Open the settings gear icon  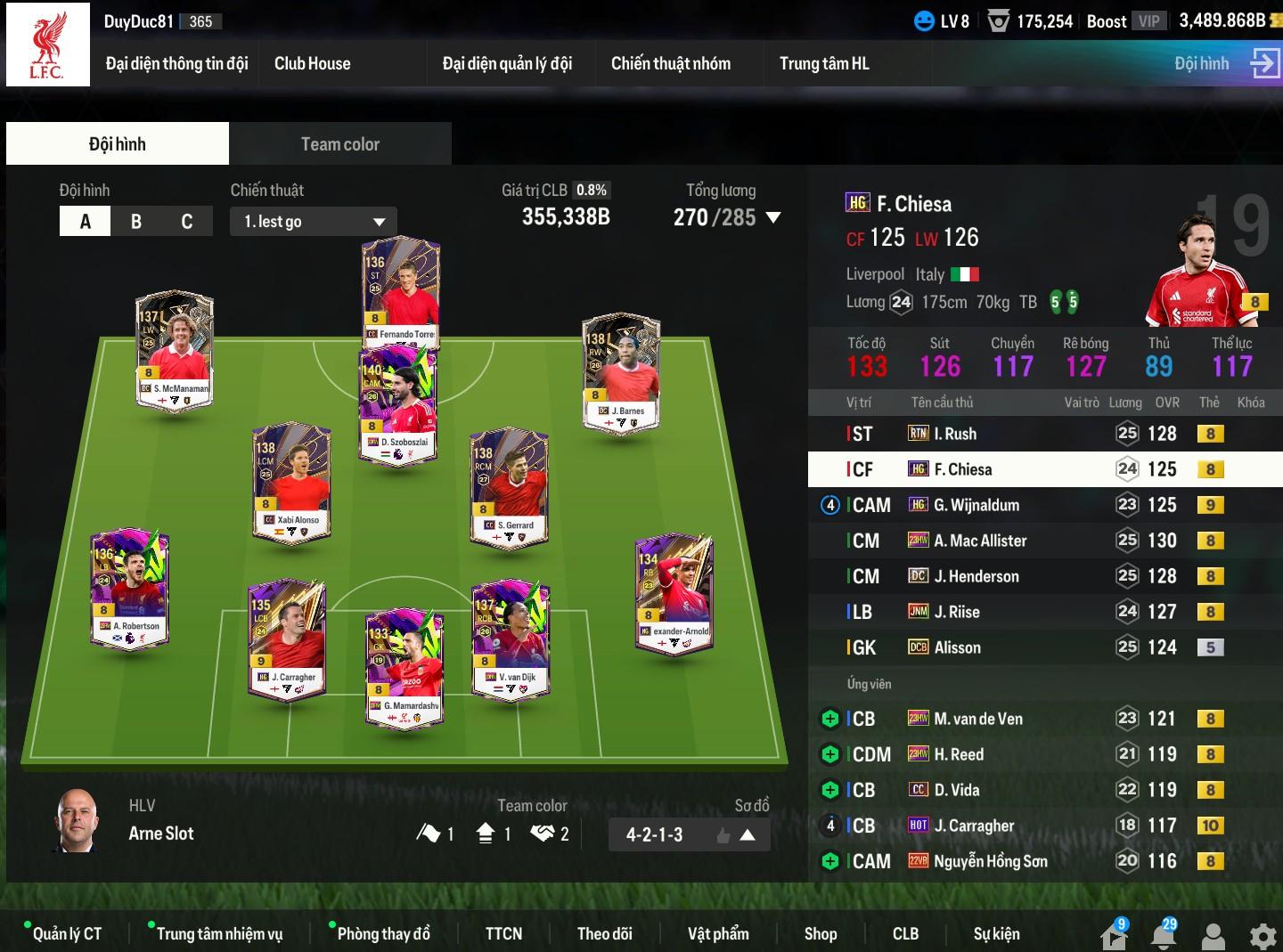pyautogui.click(x=1263, y=935)
